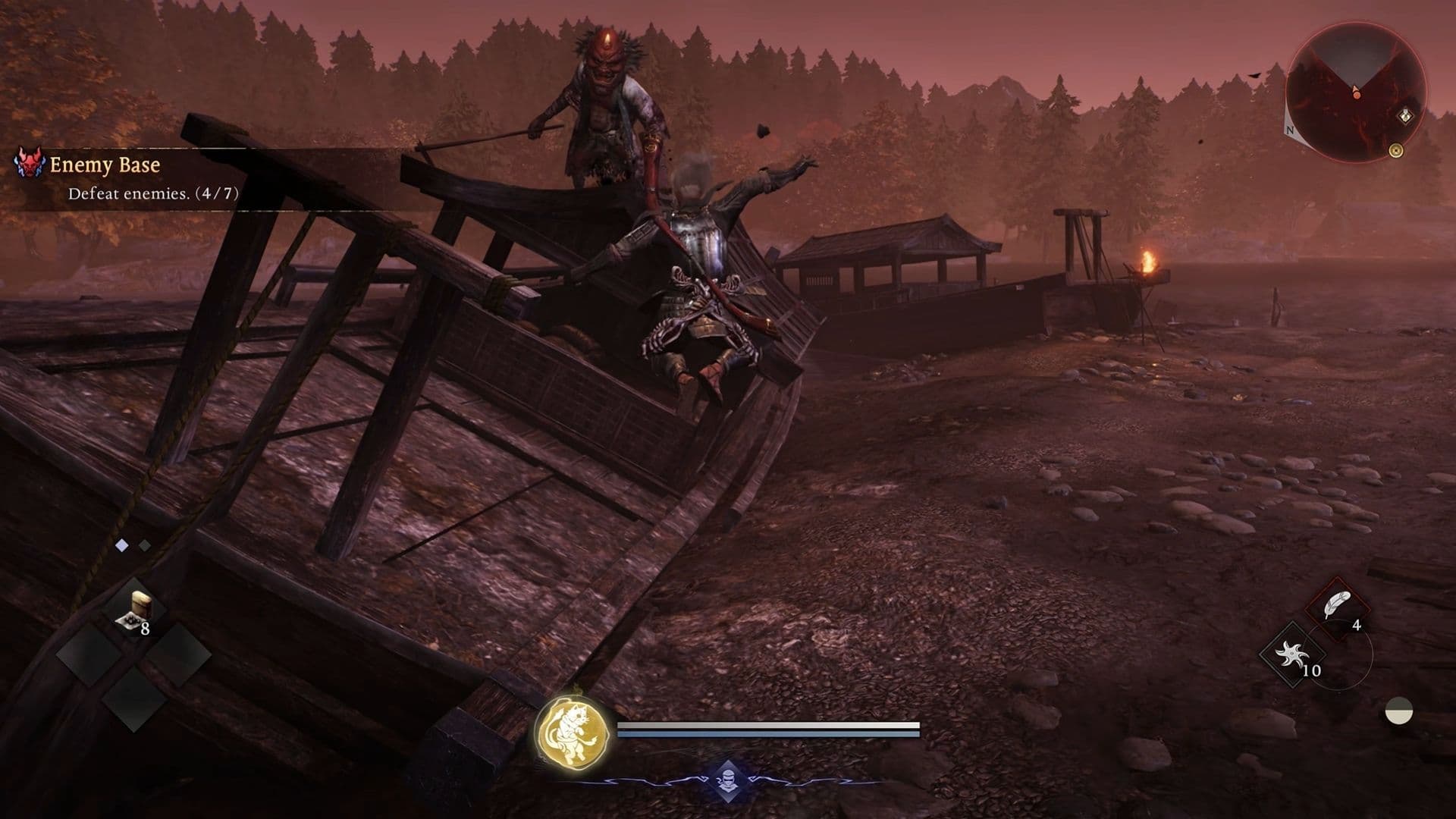Image resolution: width=1456 pixels, height=819 pixels.
Task: Click the shuriken count number 10
Action: point(1311,671)
